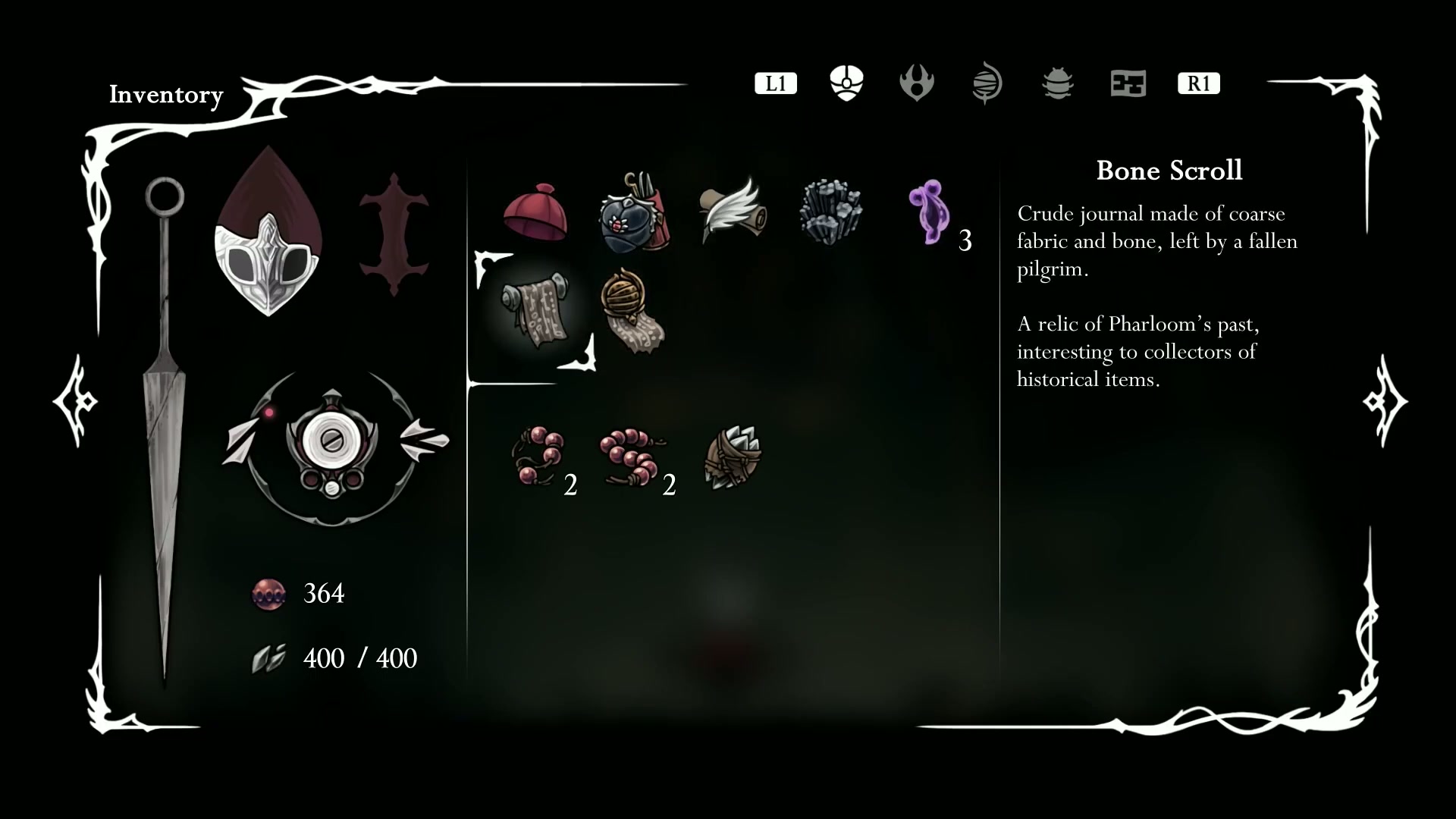
Task: Open the map tab
Action: pyautogui.click(x=1128, y=83)
